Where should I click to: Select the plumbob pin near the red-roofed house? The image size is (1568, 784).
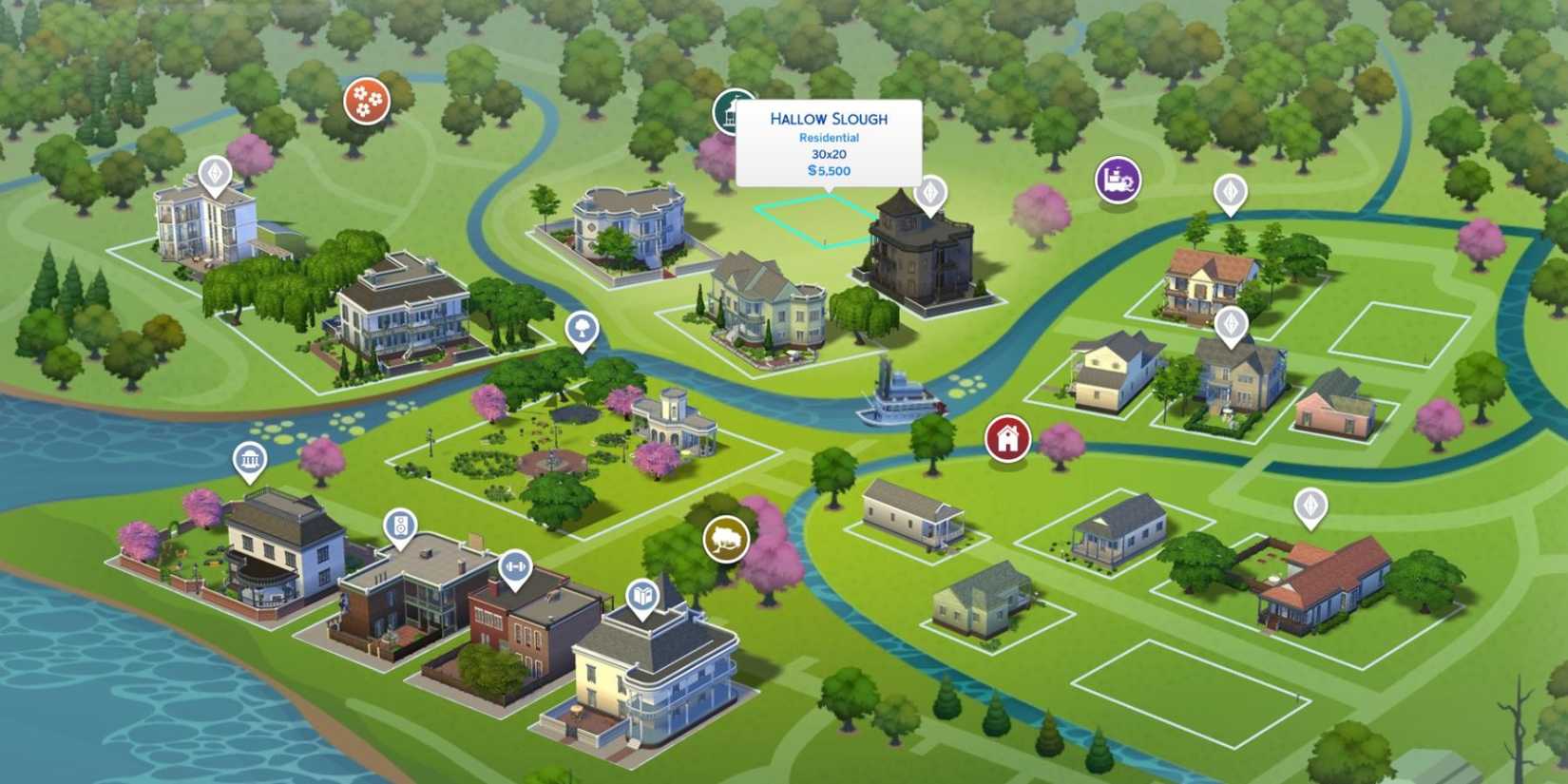point(1312,504)
